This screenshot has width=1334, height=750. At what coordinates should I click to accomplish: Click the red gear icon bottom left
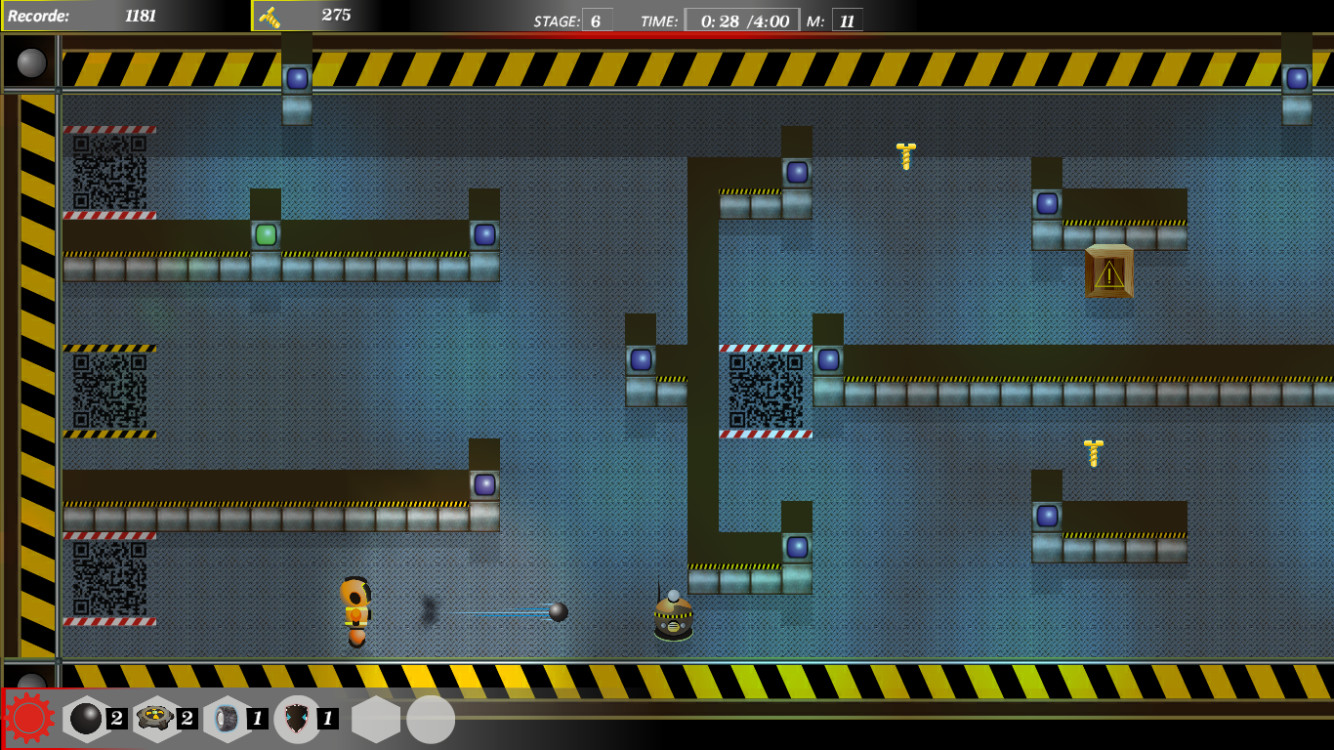[x=30, y=717]
